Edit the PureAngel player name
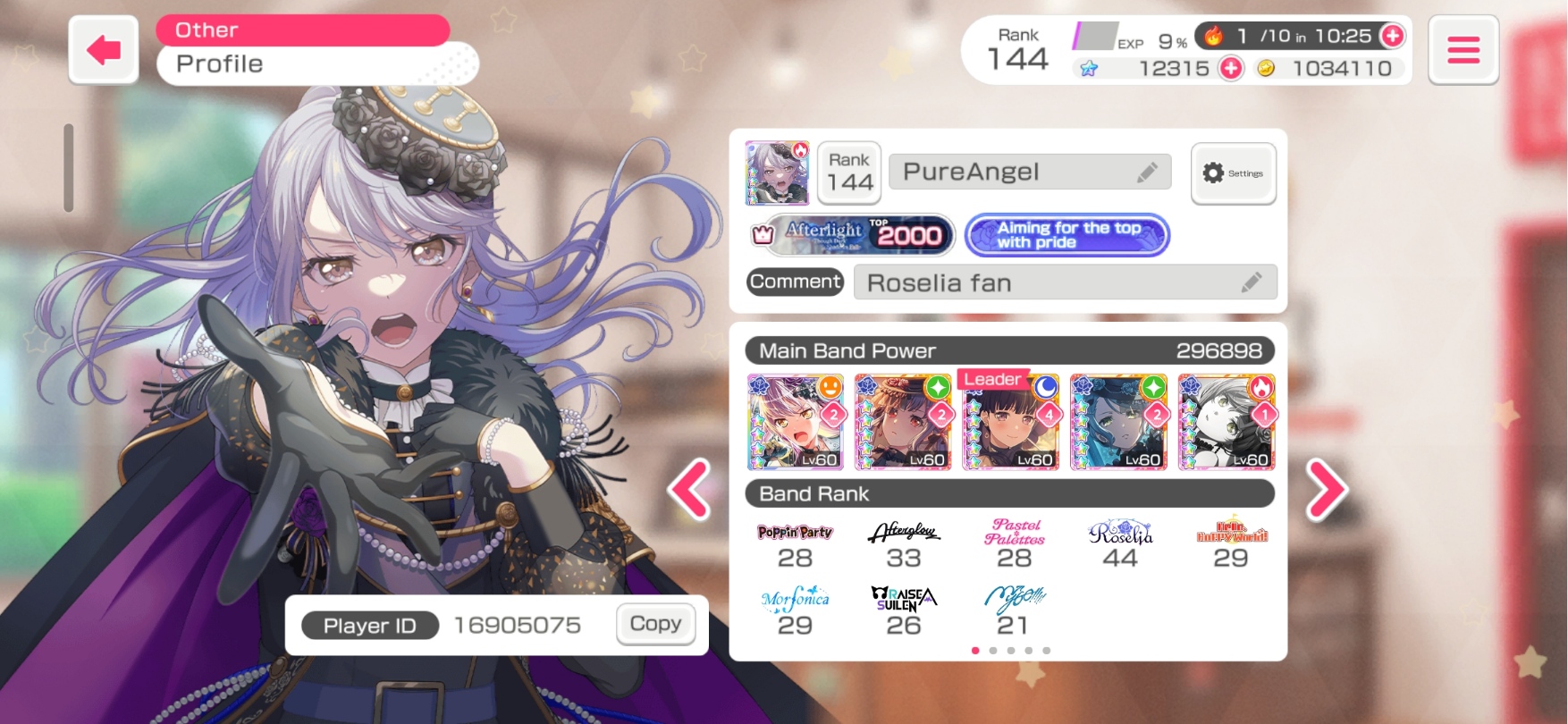 pos(1147,172)
